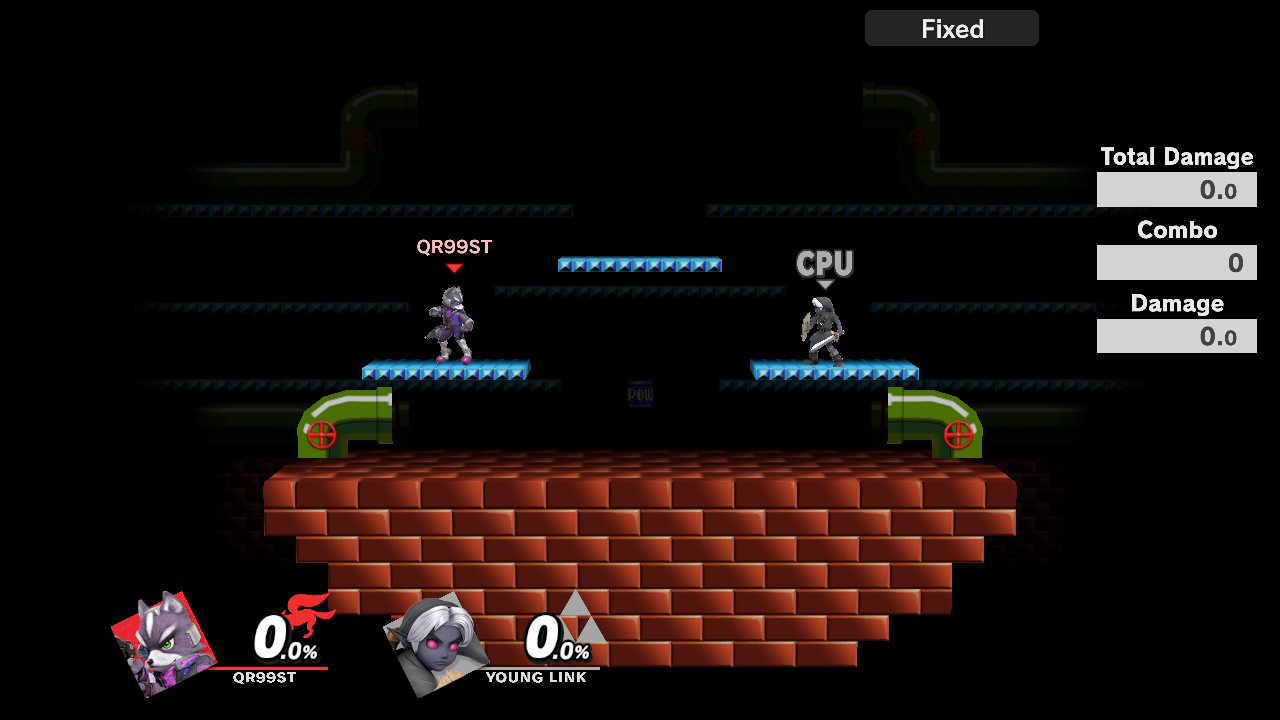The height and width of the screenshot is (720, 1280).
Task: Click the Fixed camera mode label
Action: (951, 29)
